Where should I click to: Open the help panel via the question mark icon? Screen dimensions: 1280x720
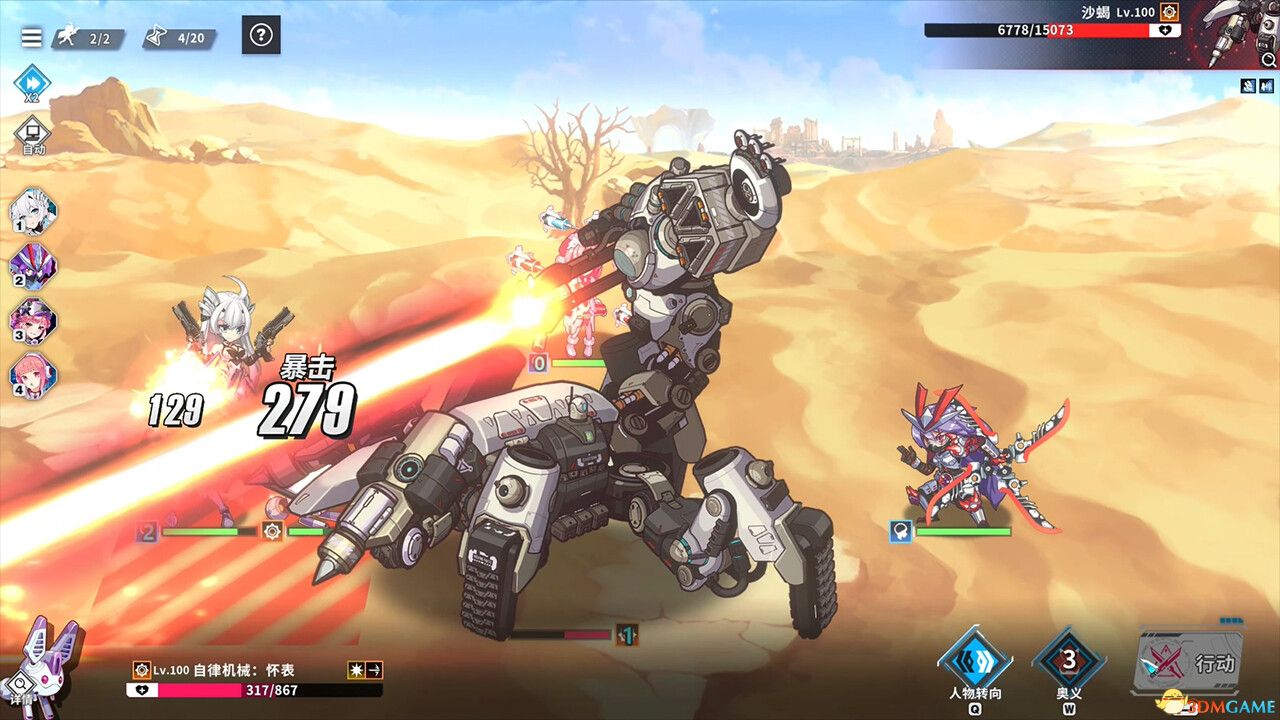(262, 38)
